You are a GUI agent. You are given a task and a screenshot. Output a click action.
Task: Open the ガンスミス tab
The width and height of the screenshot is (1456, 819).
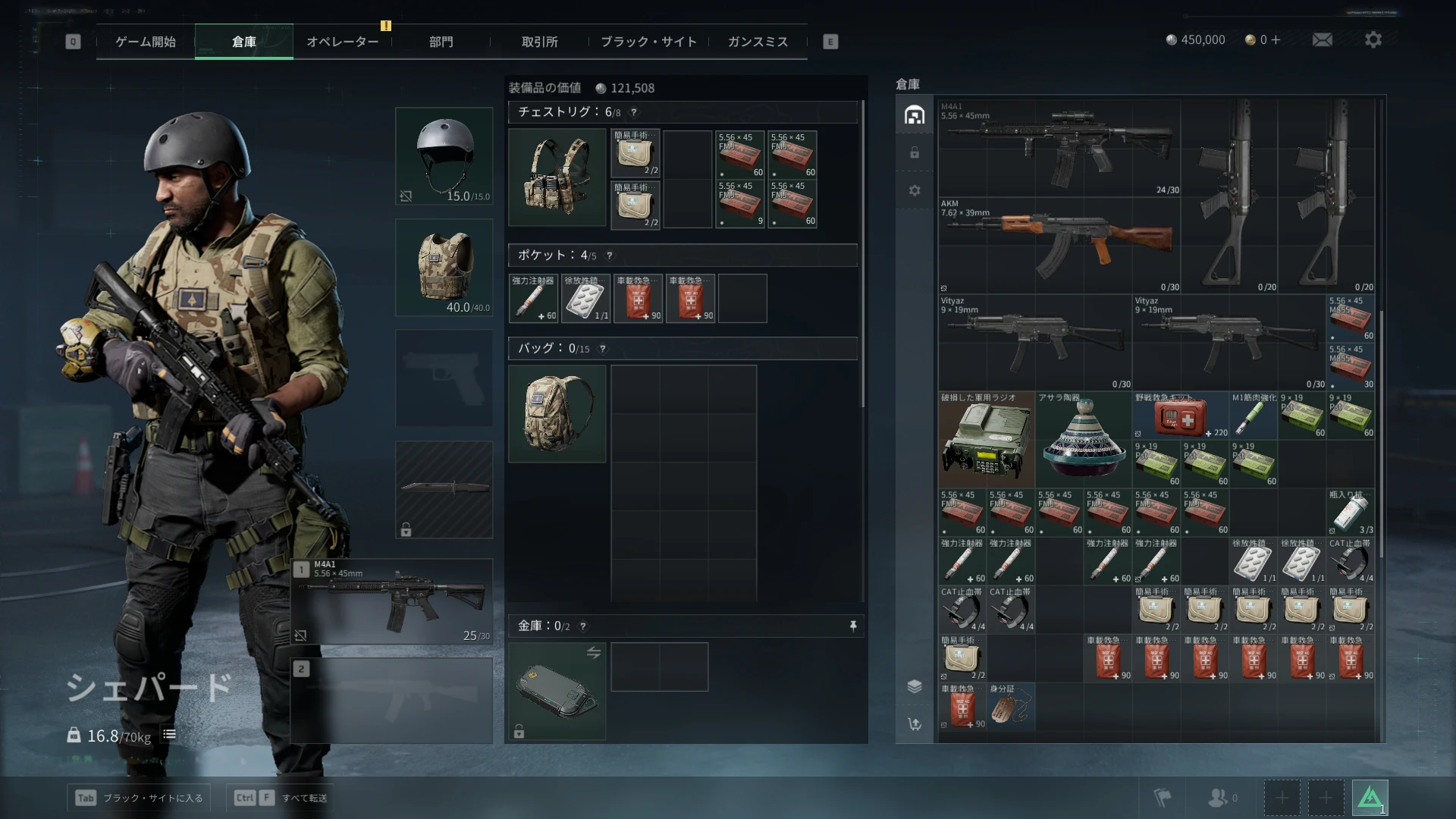[758, 42]
